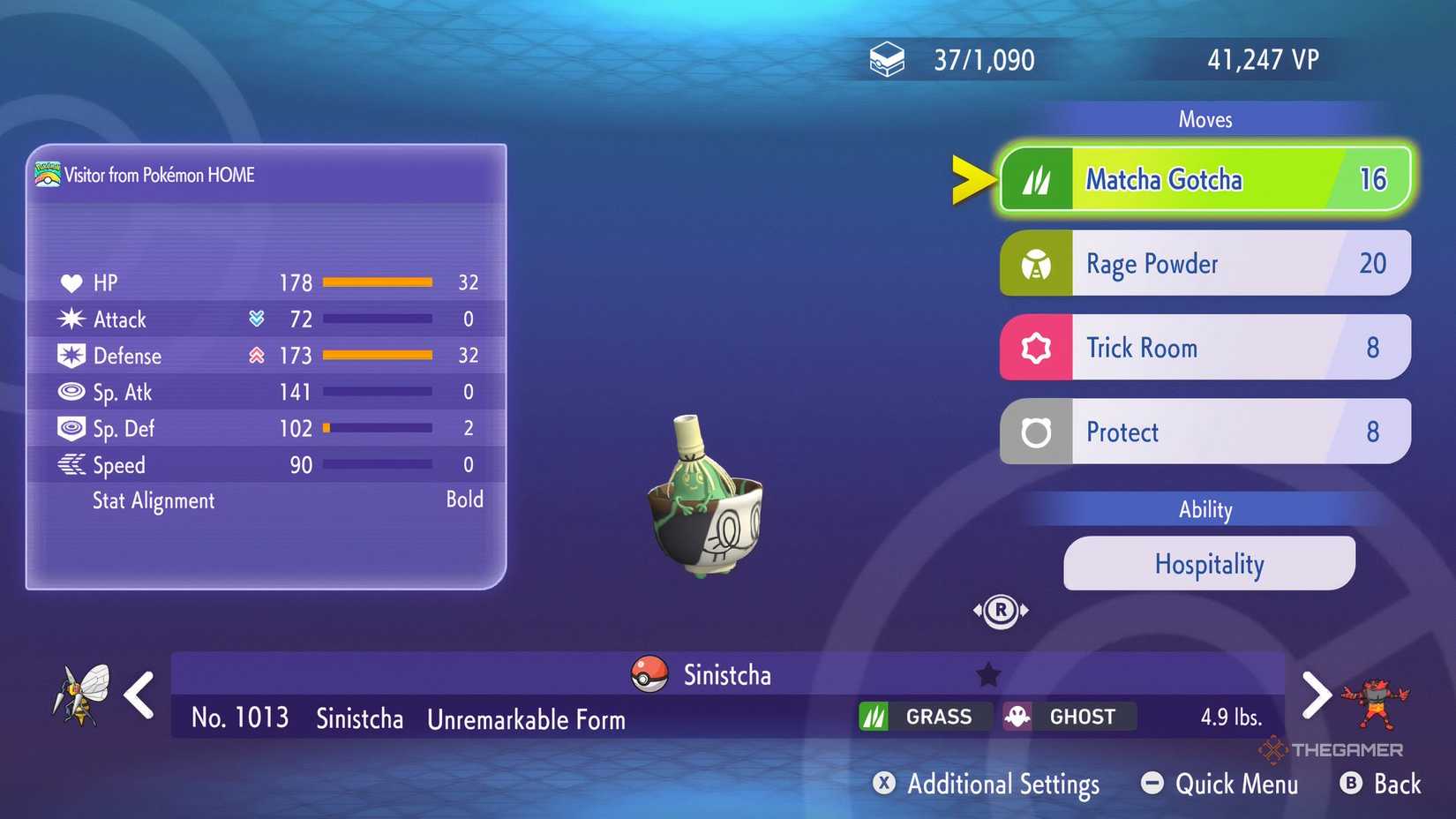1456x819 pixels.
Task: Click the Poké Ball beside Sinistcha's name
Action: coord(649,674)
